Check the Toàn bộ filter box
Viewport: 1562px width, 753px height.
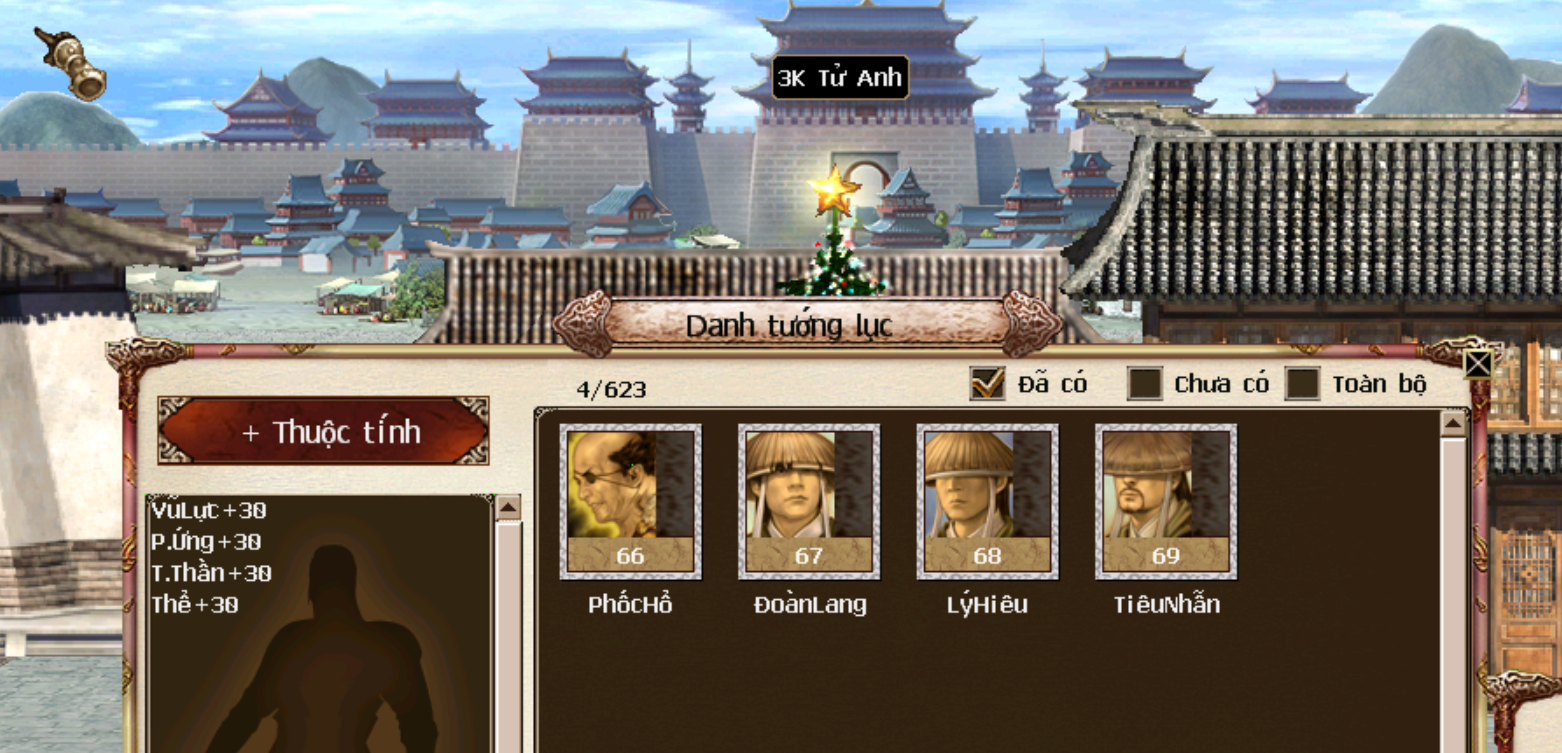pos(1302,383)
